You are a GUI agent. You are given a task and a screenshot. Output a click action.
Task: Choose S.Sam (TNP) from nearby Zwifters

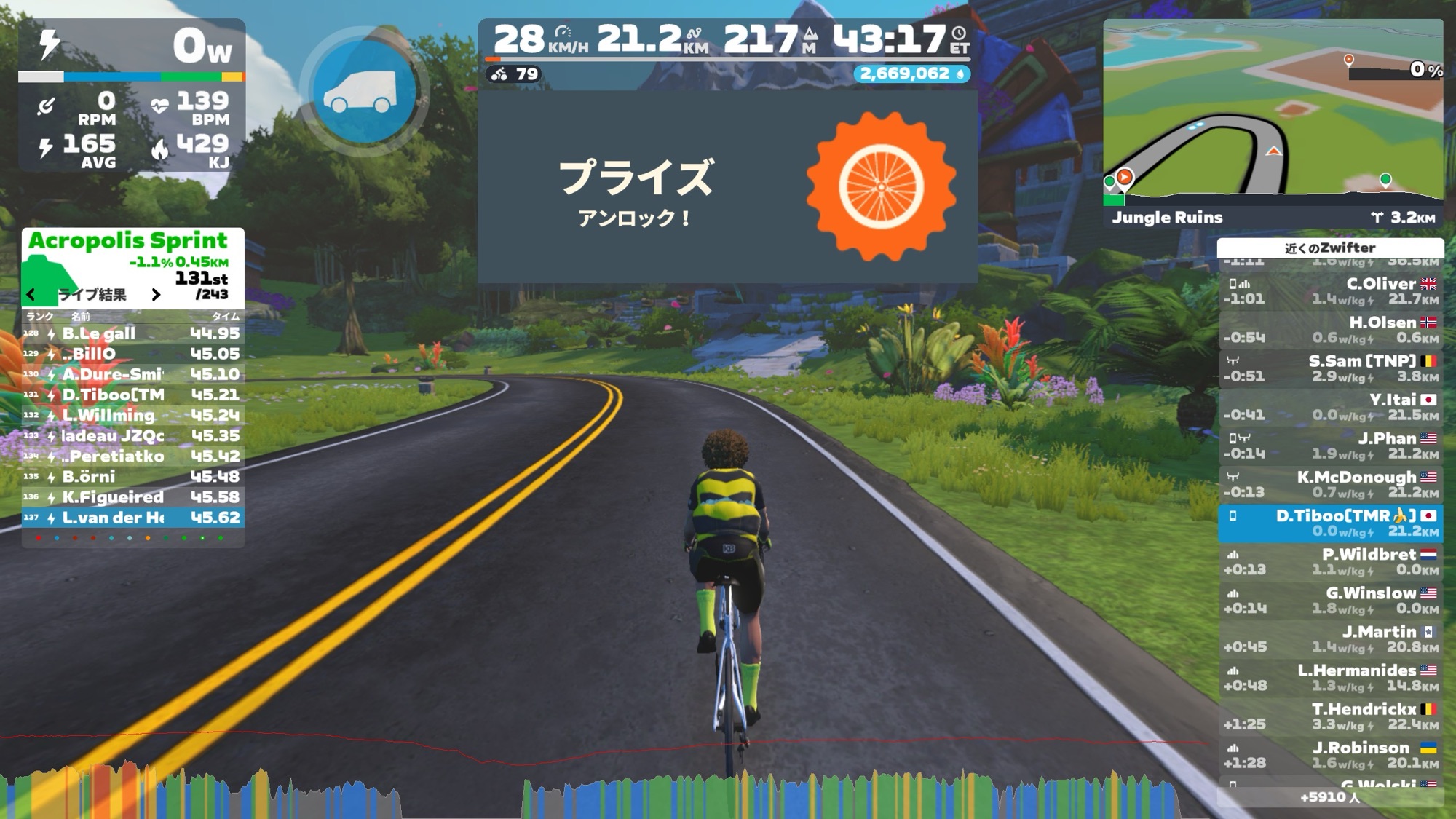point(1330,368)
